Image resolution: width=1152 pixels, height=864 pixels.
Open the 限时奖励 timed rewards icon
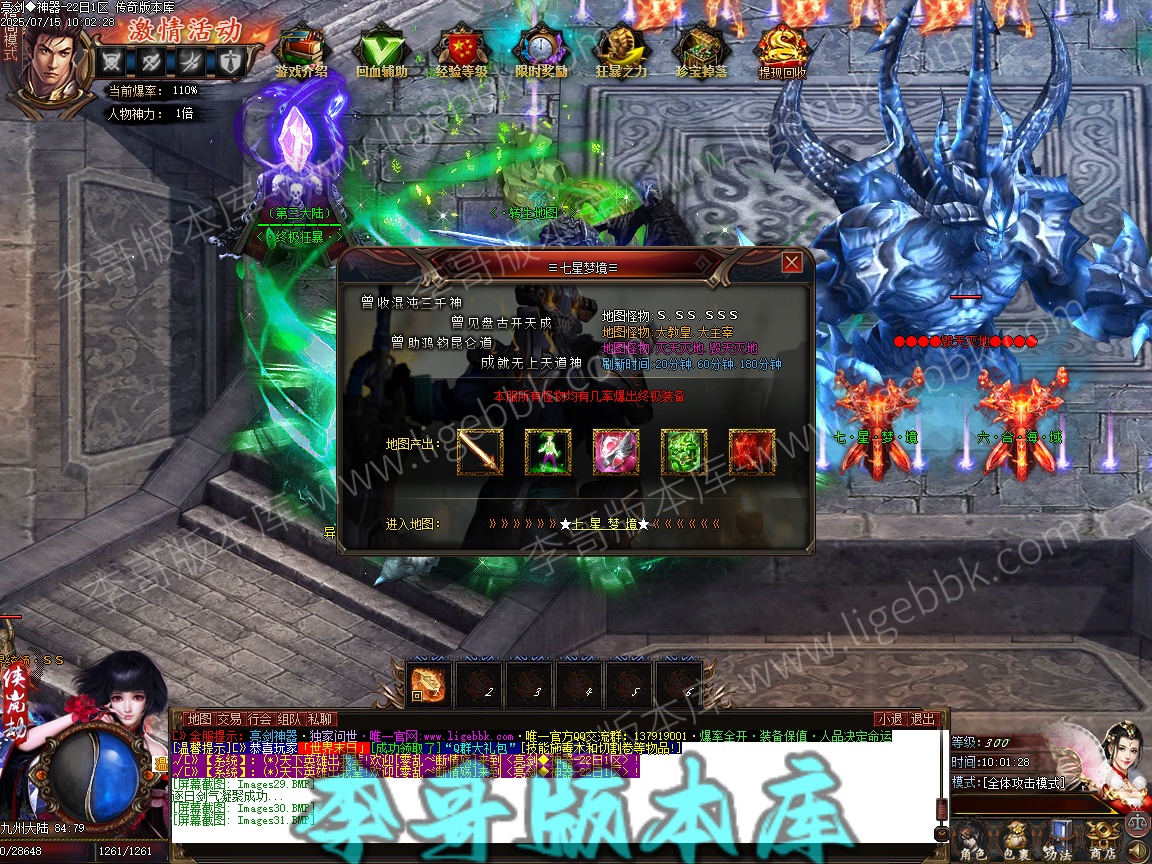point(541,50)
